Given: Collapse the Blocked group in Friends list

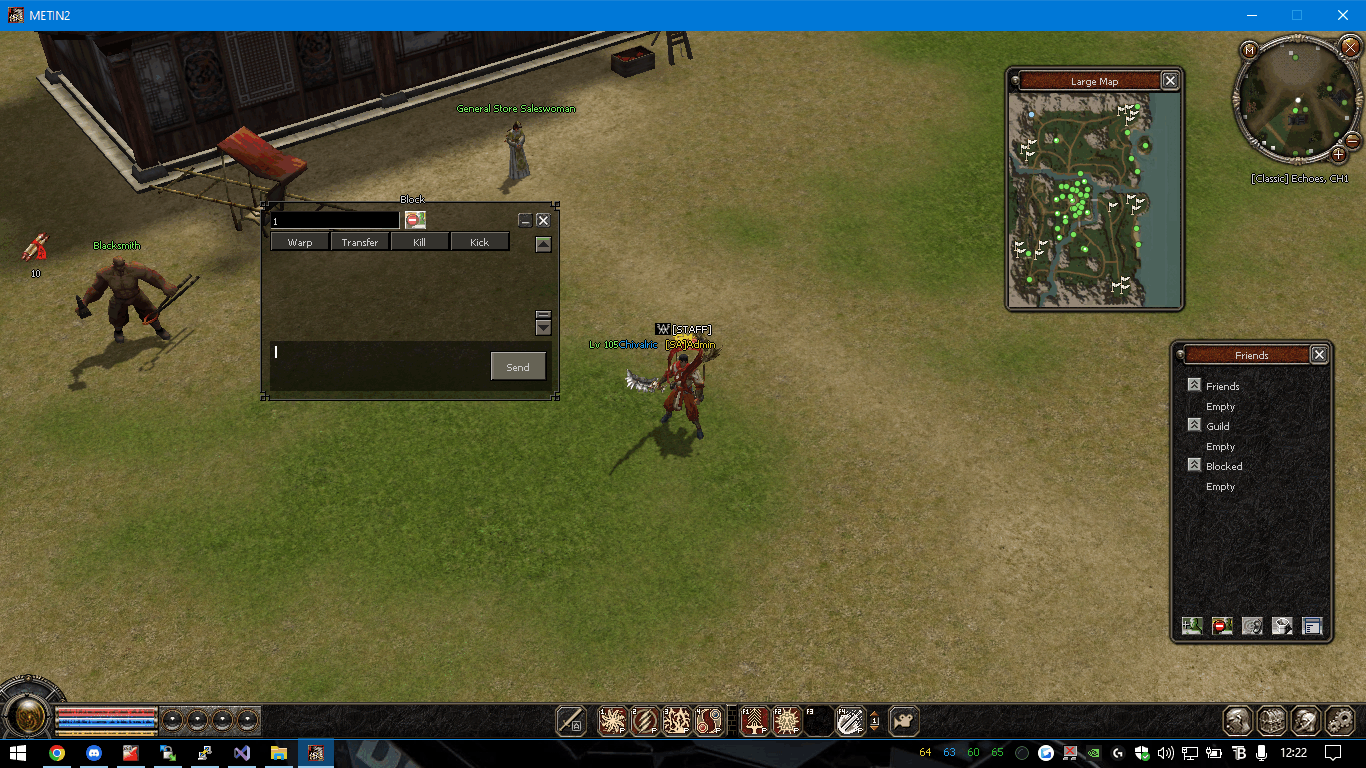Looking at the screenshot, I should pos(1194,466).
